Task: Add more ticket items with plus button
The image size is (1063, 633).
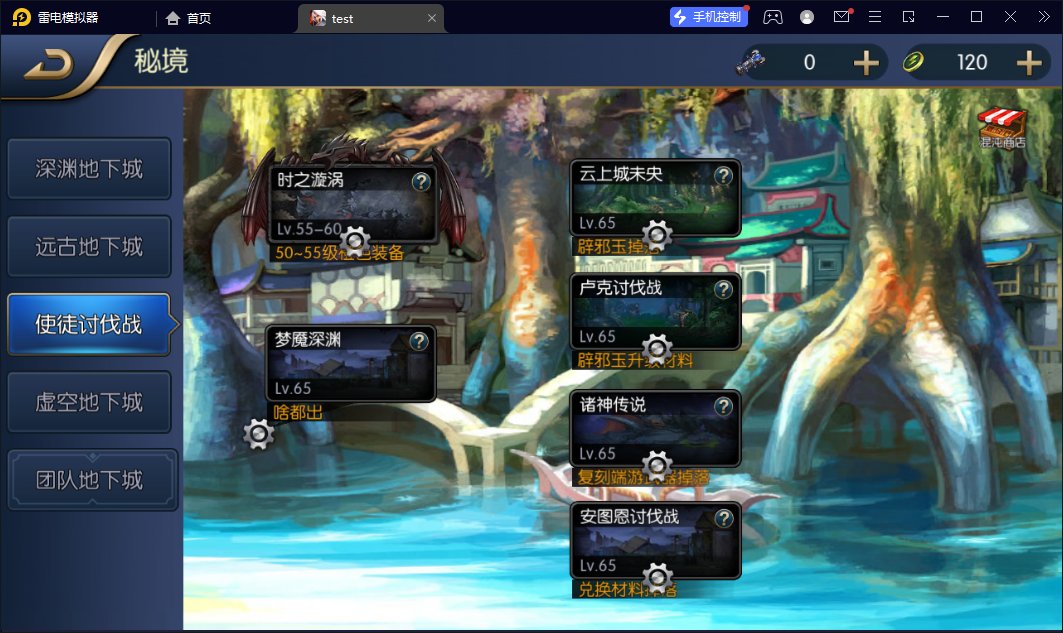Action: click(x=866, y=63)
